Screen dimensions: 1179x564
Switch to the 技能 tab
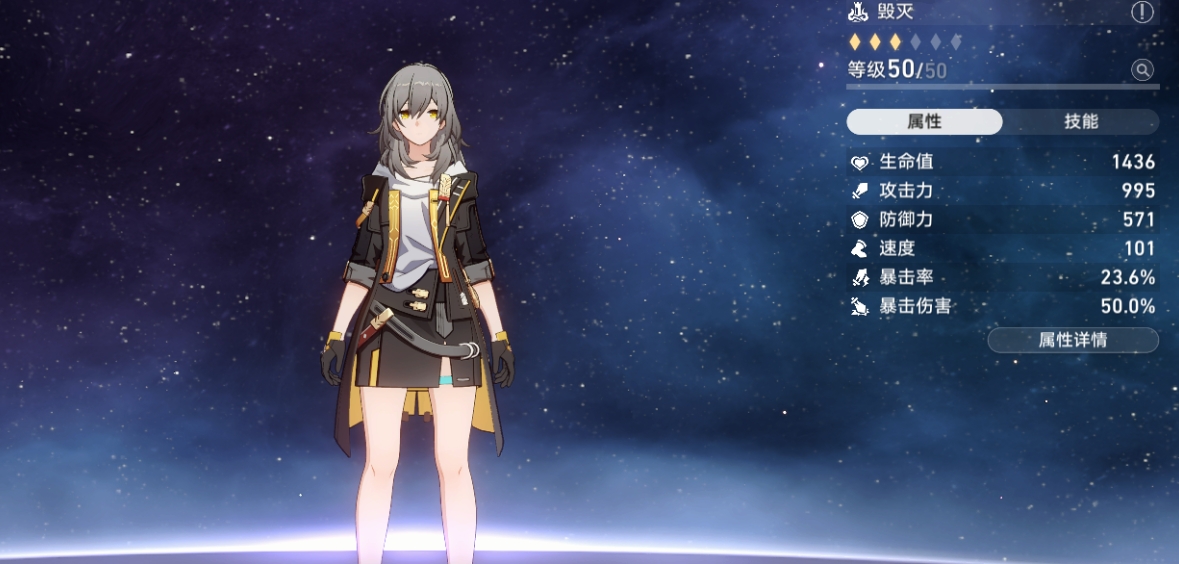point(1081,122)
